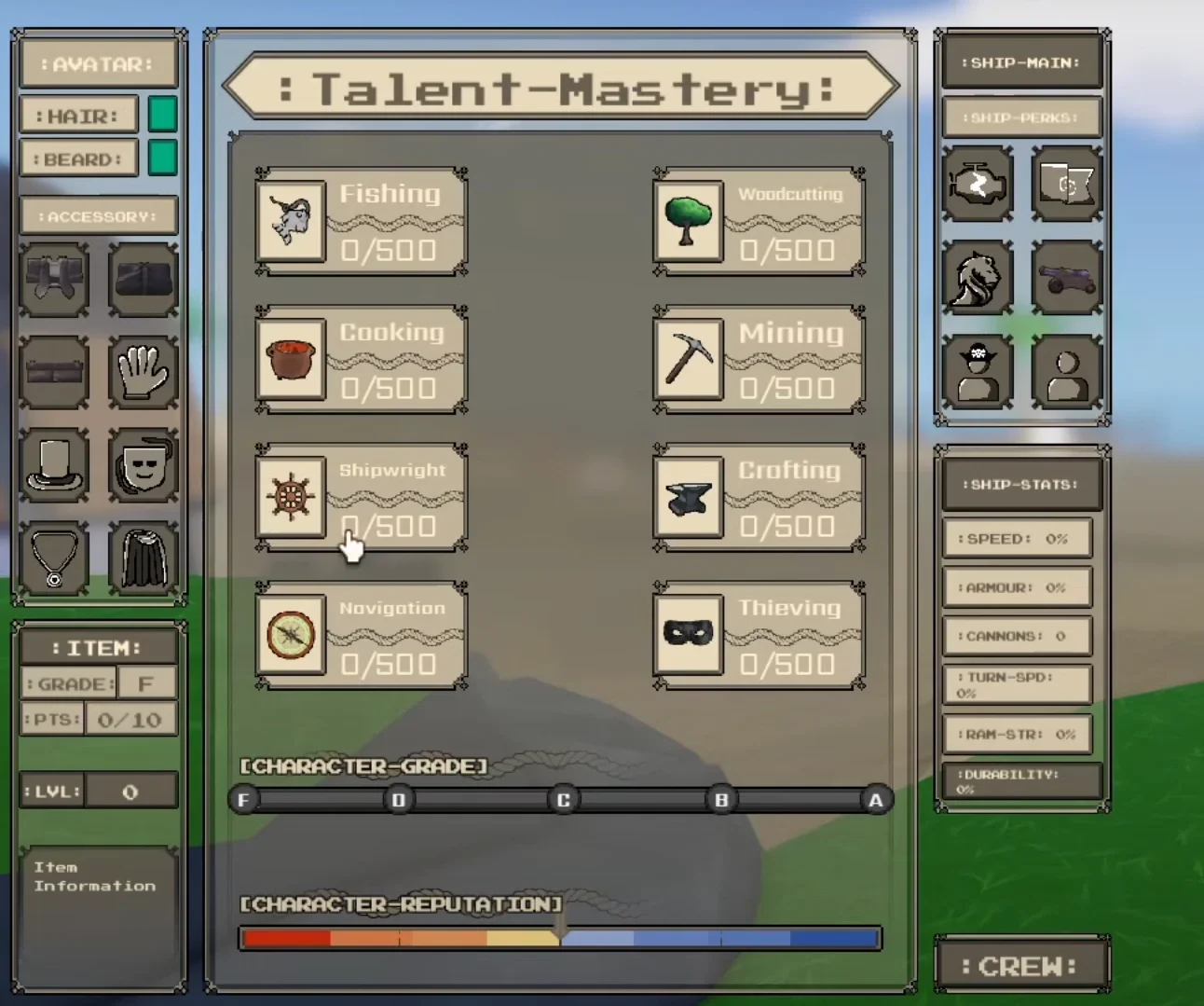Click the ACCESSORY header button
Screen dimensions: 1204x1006
pyautogui.click(x=98, y=215)
